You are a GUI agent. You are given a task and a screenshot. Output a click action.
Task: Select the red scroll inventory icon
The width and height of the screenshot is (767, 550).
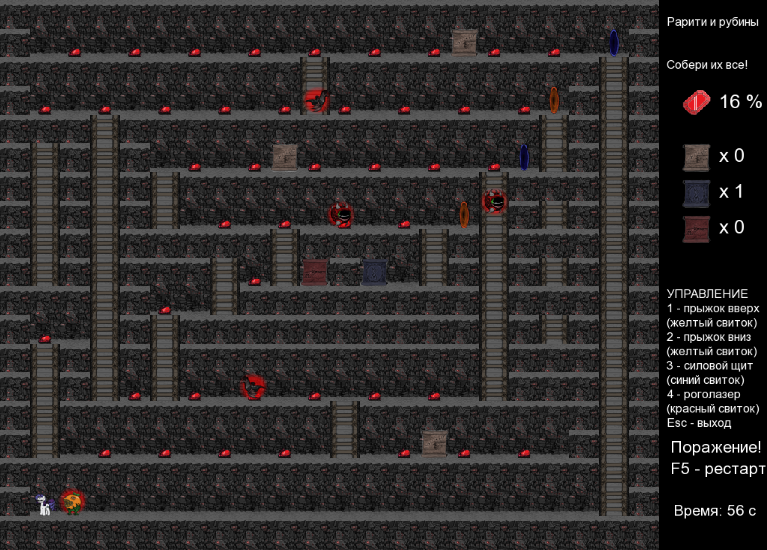[x=696, y=228]
